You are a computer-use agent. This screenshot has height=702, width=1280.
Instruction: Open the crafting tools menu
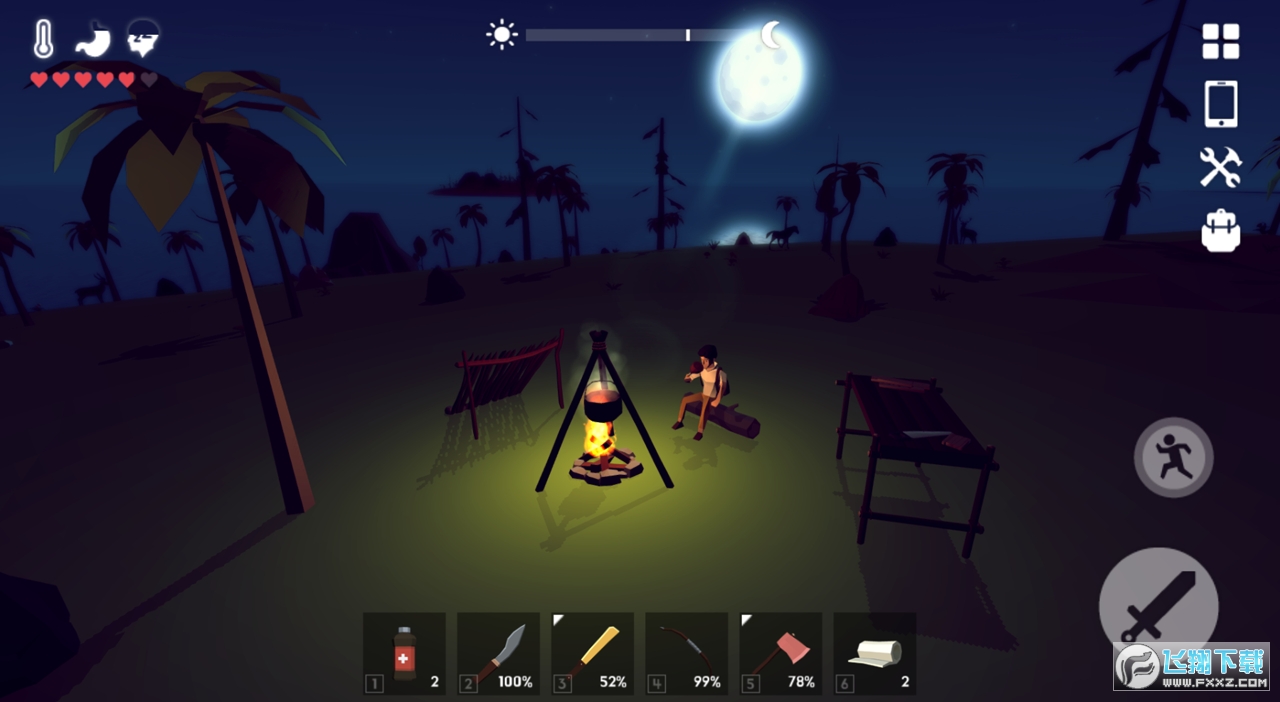pyautogui.click(x=1220, y=167)
